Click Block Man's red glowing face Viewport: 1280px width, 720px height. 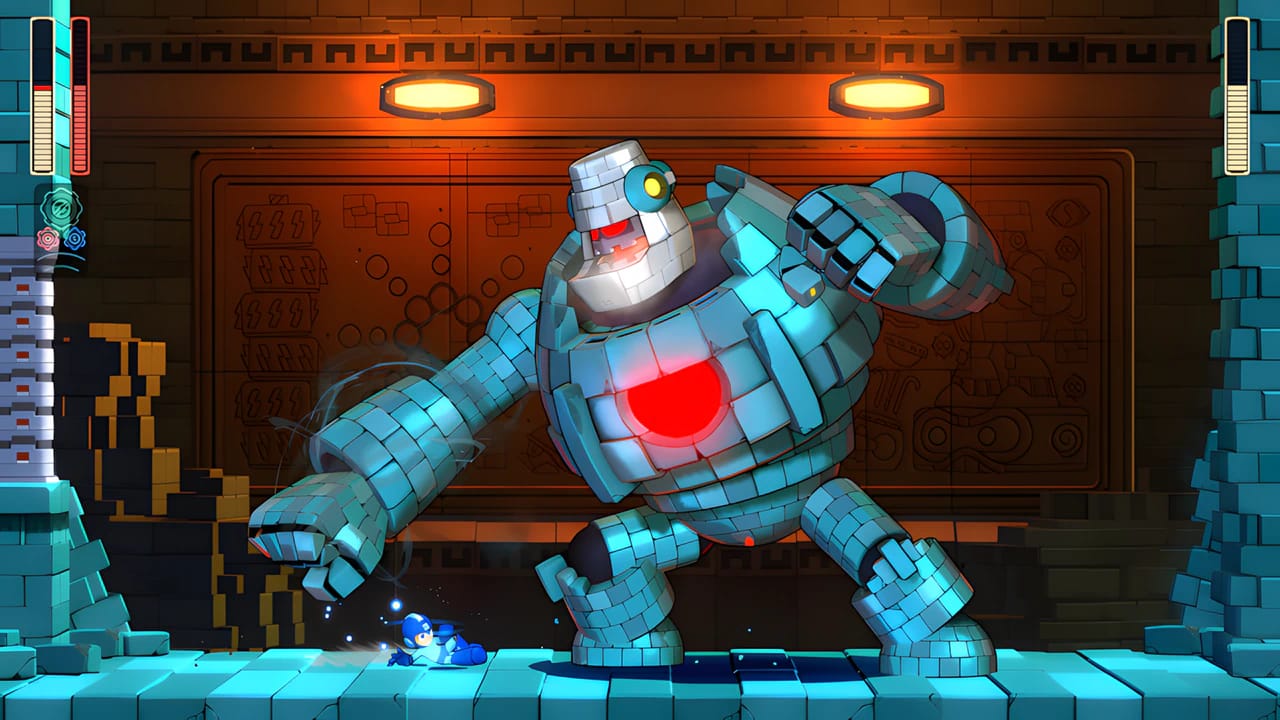tap(612, 235)
